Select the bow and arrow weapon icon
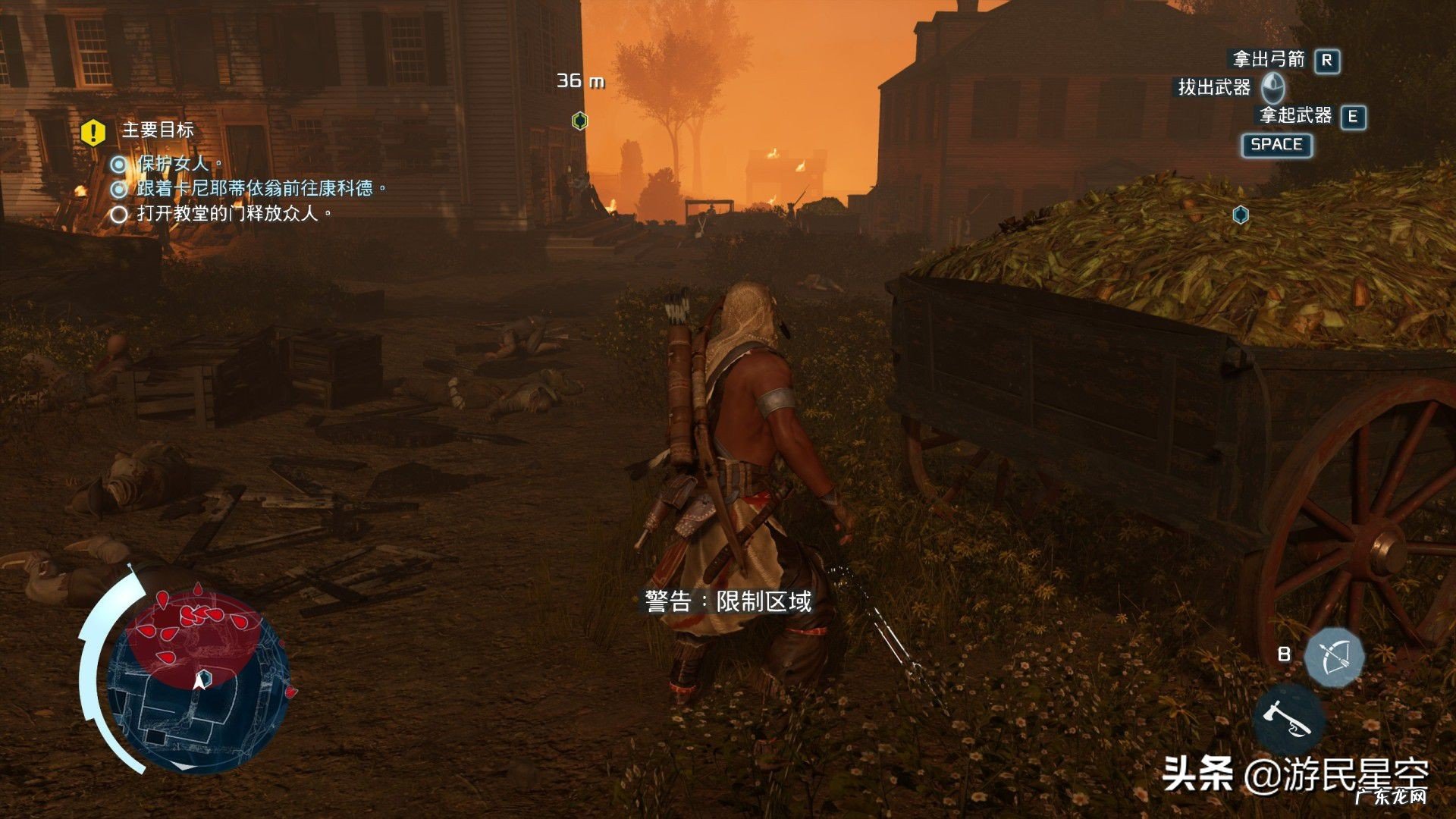Viewport: 1456px width, 819px height. pos(1335,657)
